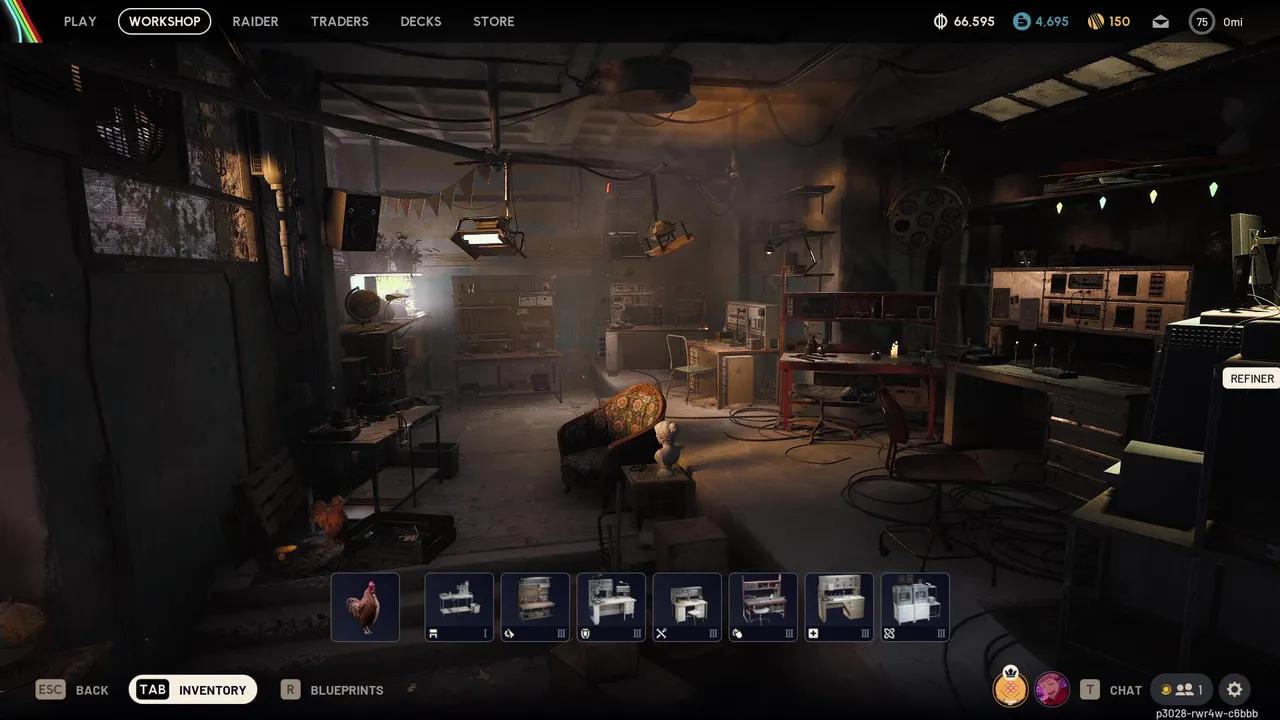Switch to the Raider tab
1280x720 pixels.
[x=255, y=21]
